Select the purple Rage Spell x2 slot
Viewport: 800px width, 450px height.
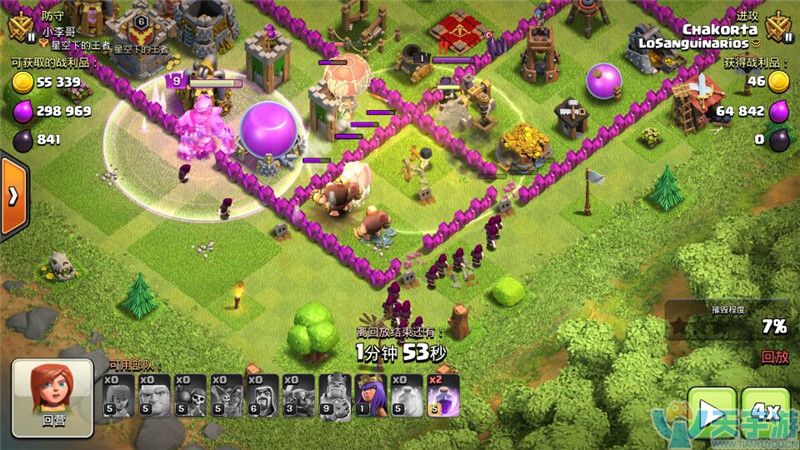tap(442, 396)
